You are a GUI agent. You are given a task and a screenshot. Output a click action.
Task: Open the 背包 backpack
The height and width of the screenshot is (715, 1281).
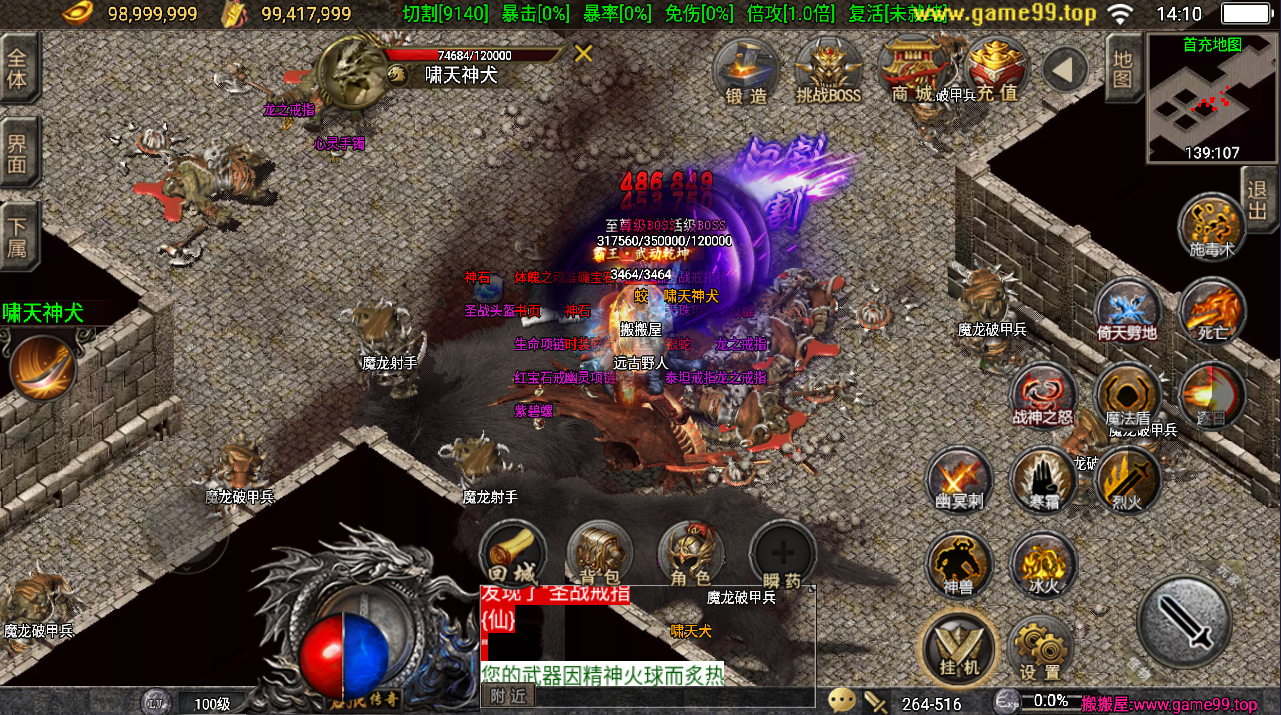600,553
